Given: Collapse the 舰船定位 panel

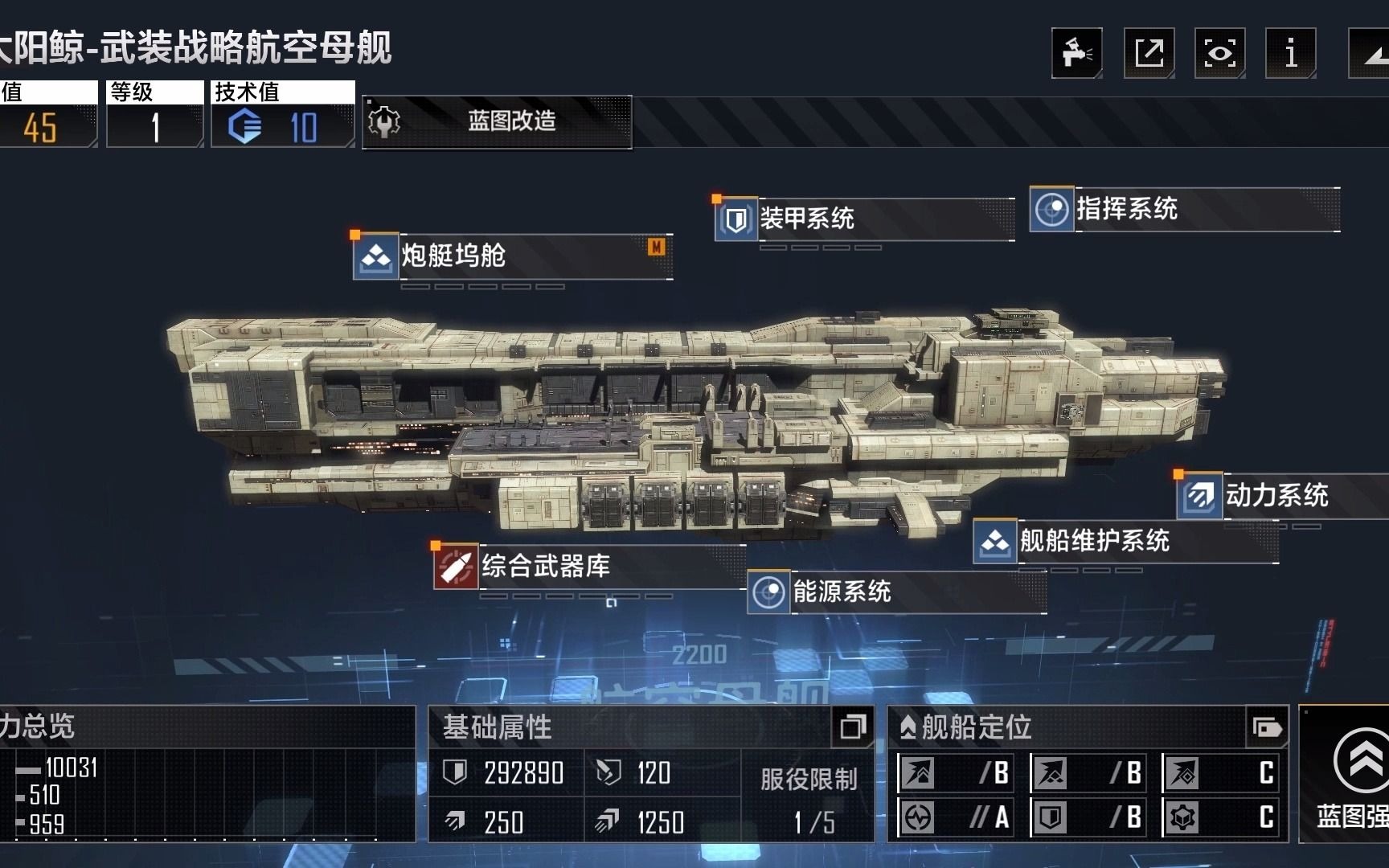Looking at the screenshot, I should [x=1268, y=729].
